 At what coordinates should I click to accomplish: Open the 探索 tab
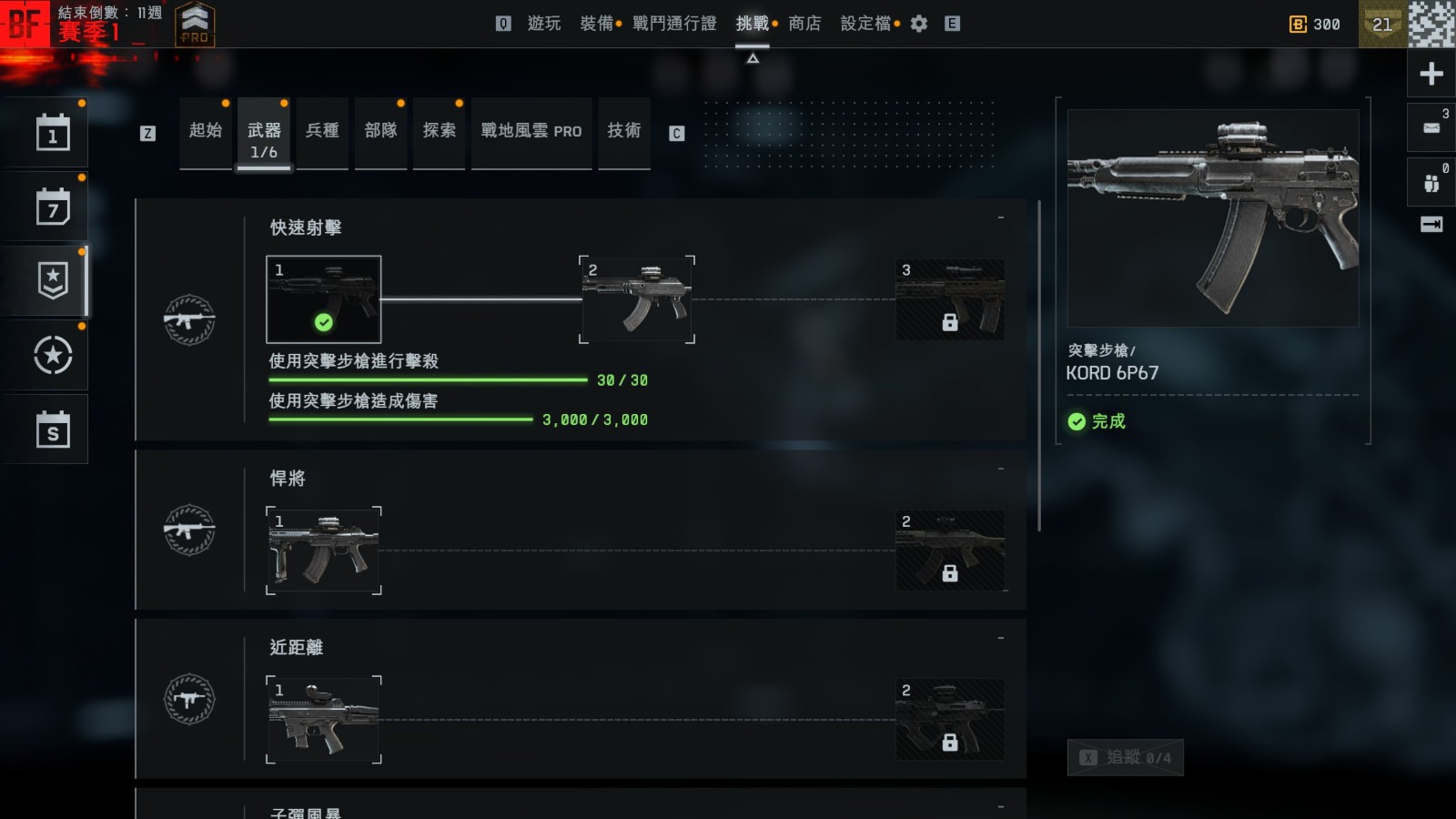(440, 131)
